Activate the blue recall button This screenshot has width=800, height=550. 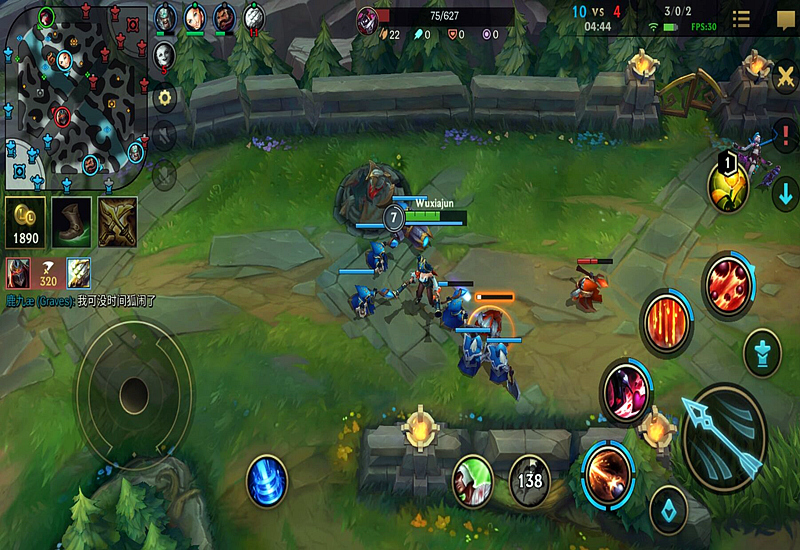pyautogui.click(x=267, y=479)
